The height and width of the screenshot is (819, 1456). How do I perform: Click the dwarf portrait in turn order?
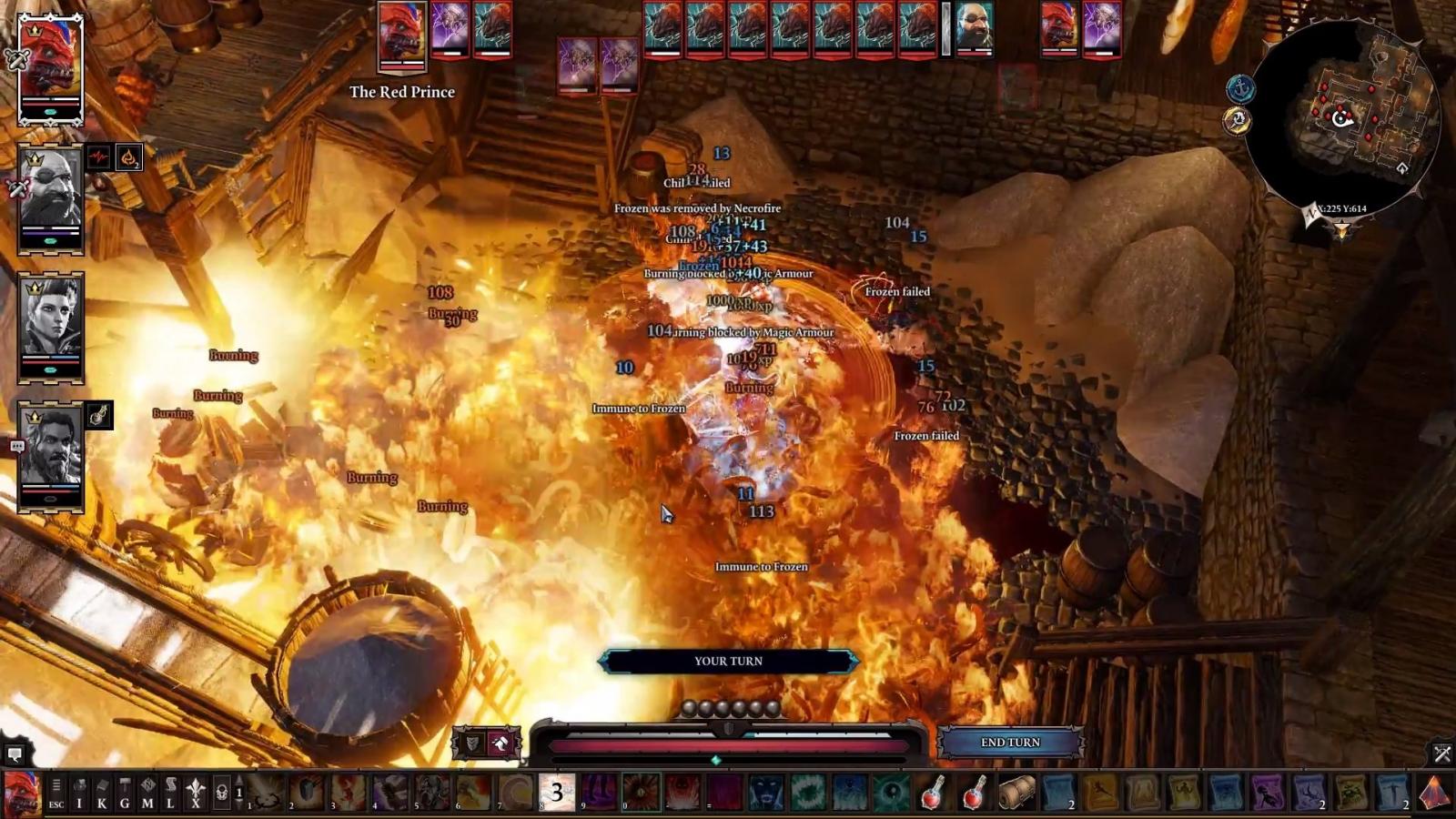pos(974,29)
